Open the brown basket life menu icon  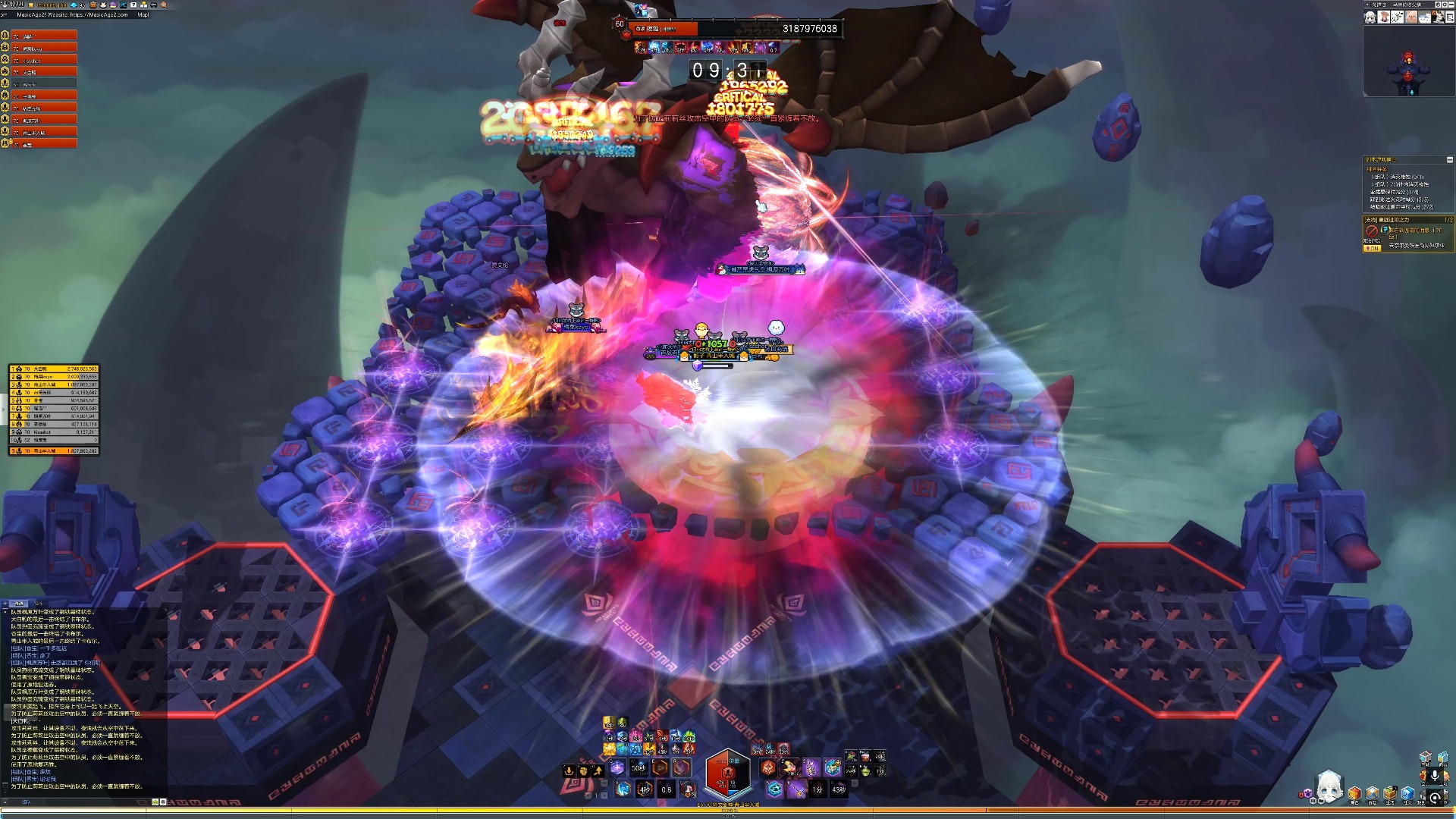coord(1390,794)
